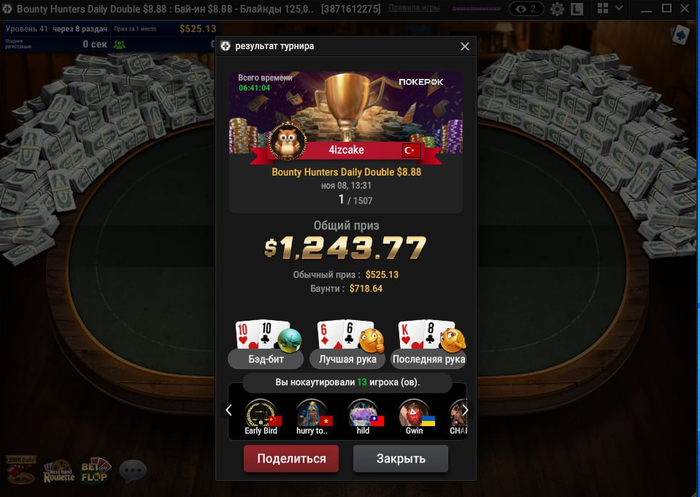Launch Next Hand Roulette side game
Viewport: 700px width, 497px height.
pos(58,470)
